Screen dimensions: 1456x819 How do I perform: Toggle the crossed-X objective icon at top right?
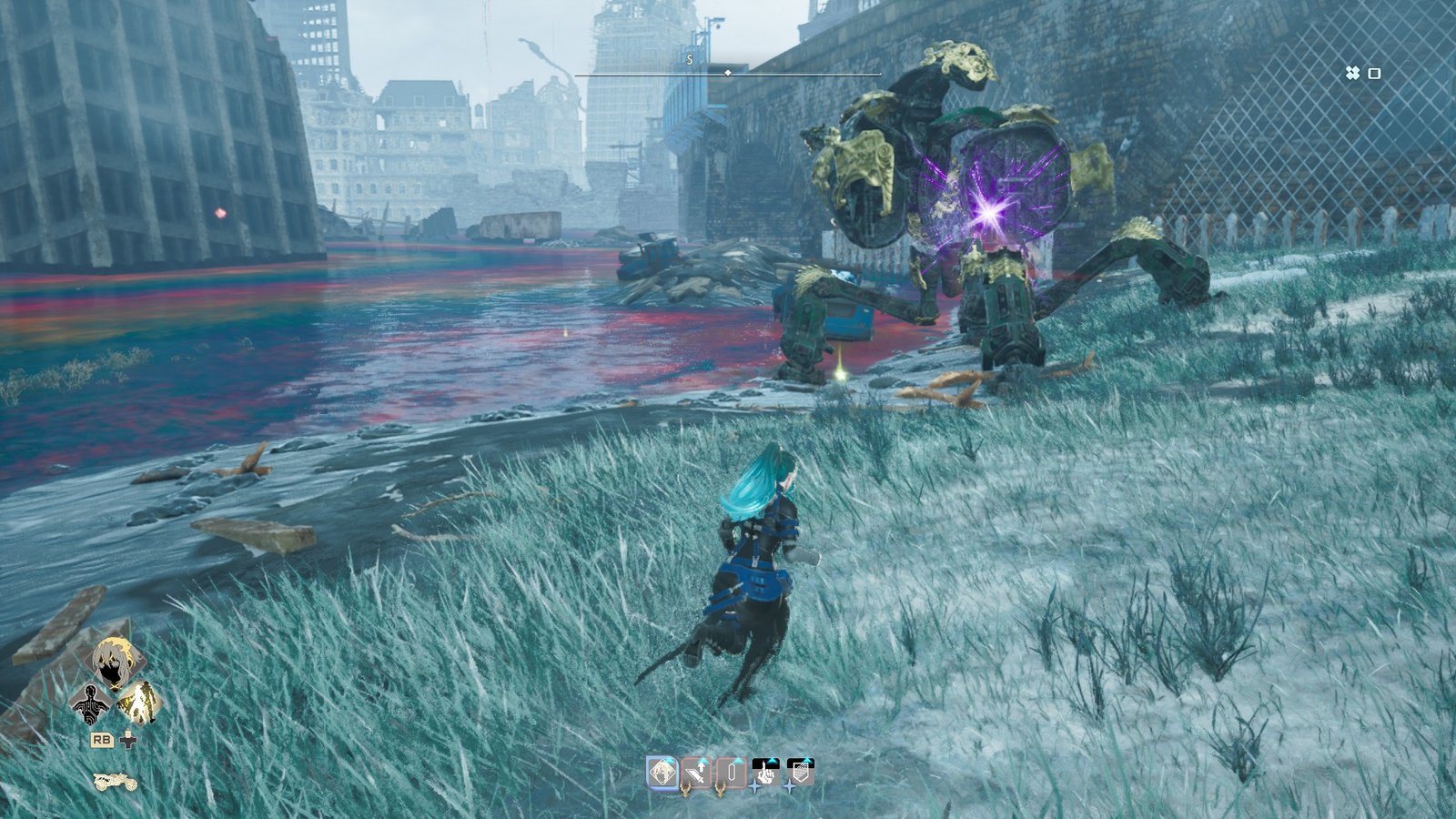pos(1354,71)
